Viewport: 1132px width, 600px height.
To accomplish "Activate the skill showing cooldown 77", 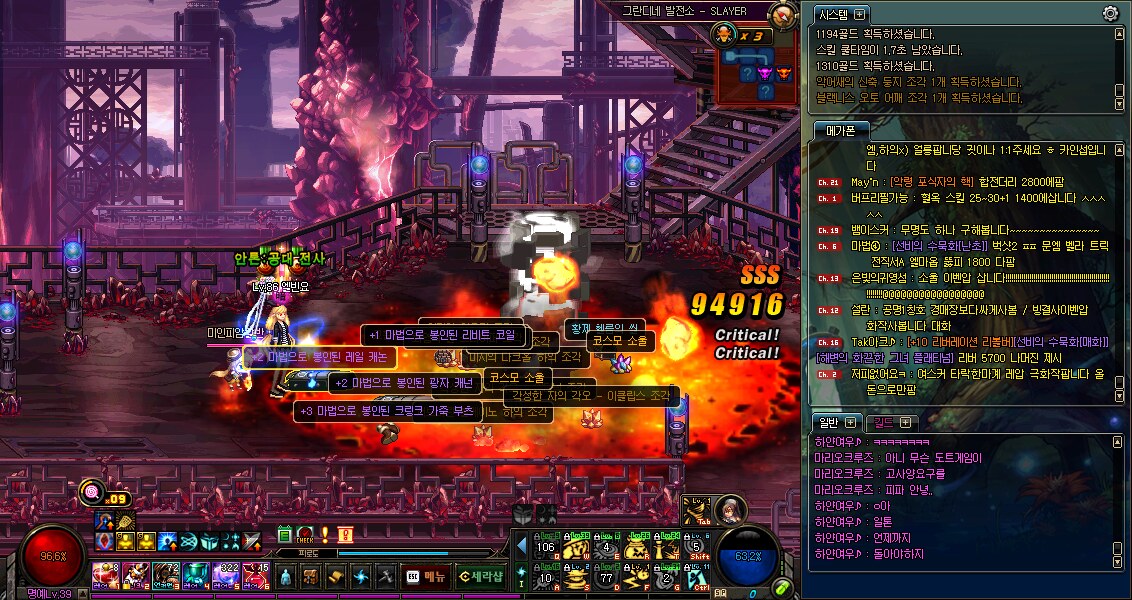I will (x=606, y=576).
